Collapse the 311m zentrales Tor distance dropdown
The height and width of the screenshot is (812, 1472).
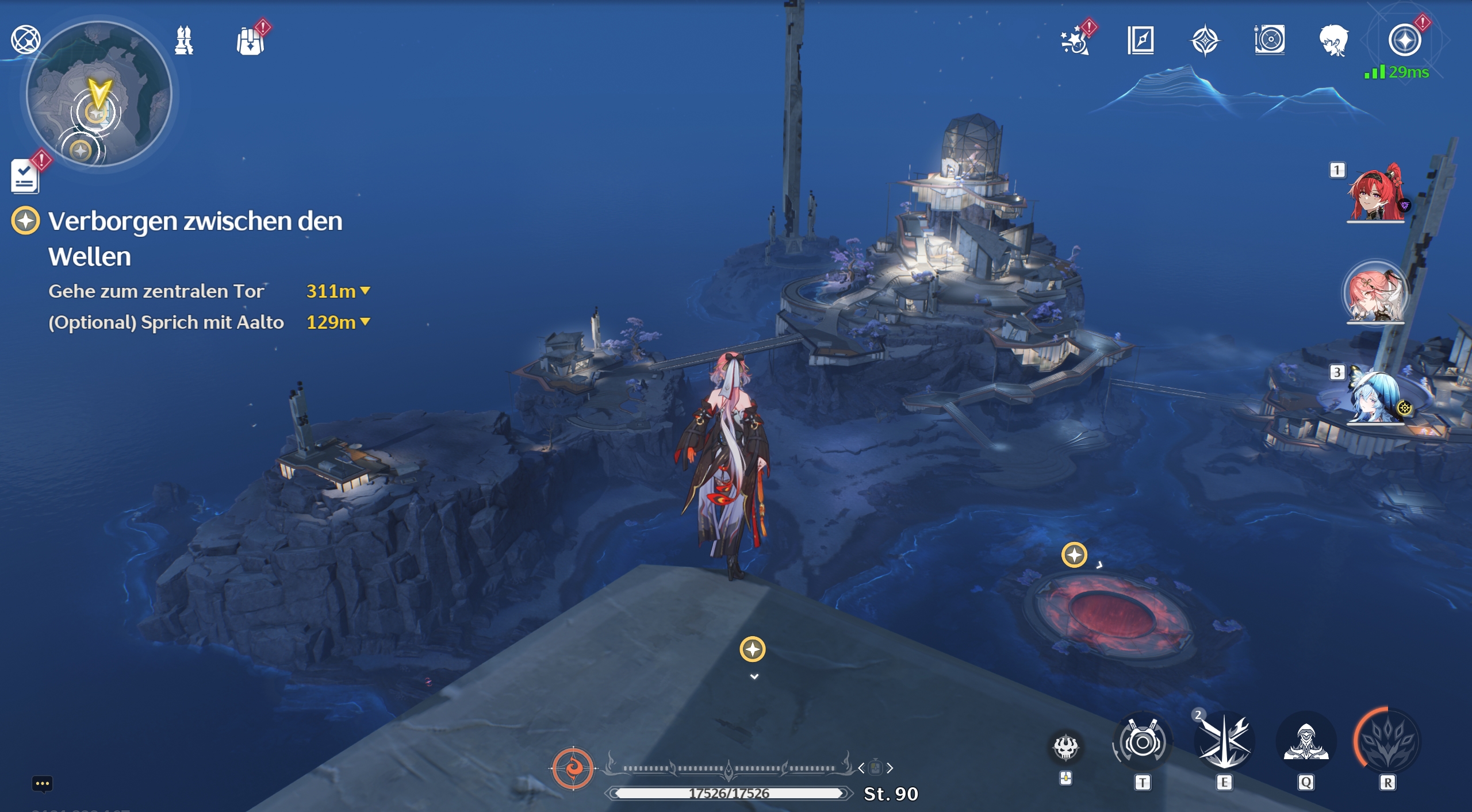point(366,291)
